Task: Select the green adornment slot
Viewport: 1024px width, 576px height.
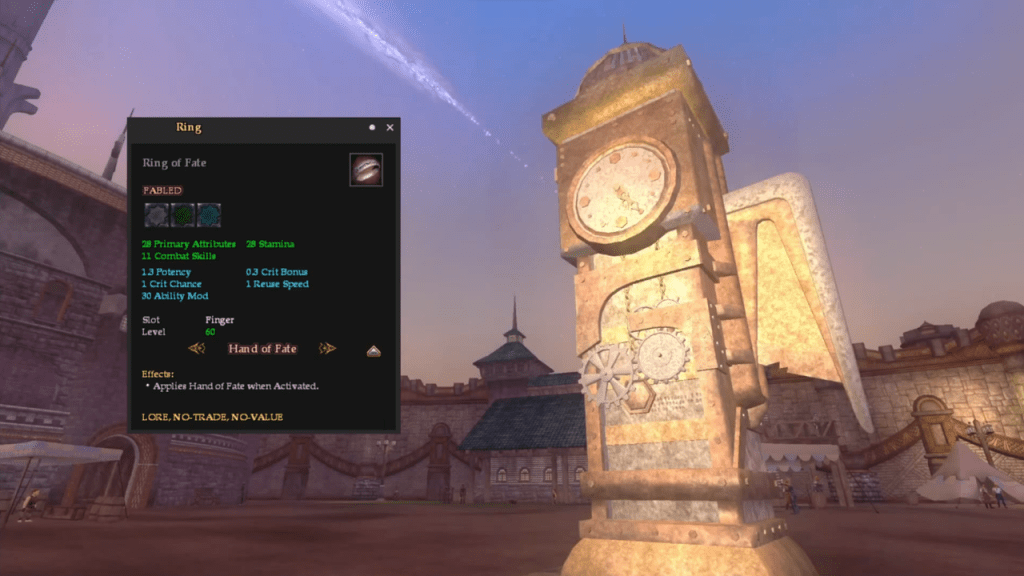Action: click(182, 215)
